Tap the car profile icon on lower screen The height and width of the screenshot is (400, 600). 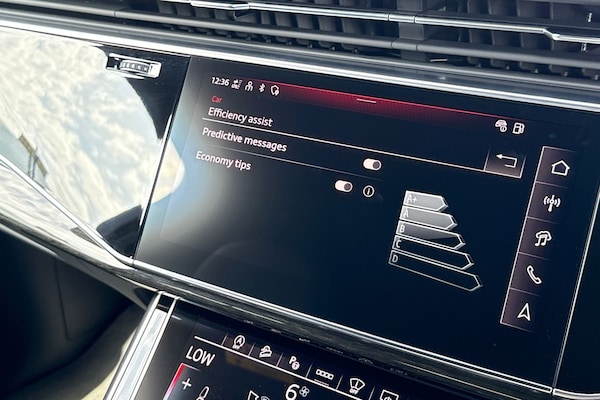(266, 351)
